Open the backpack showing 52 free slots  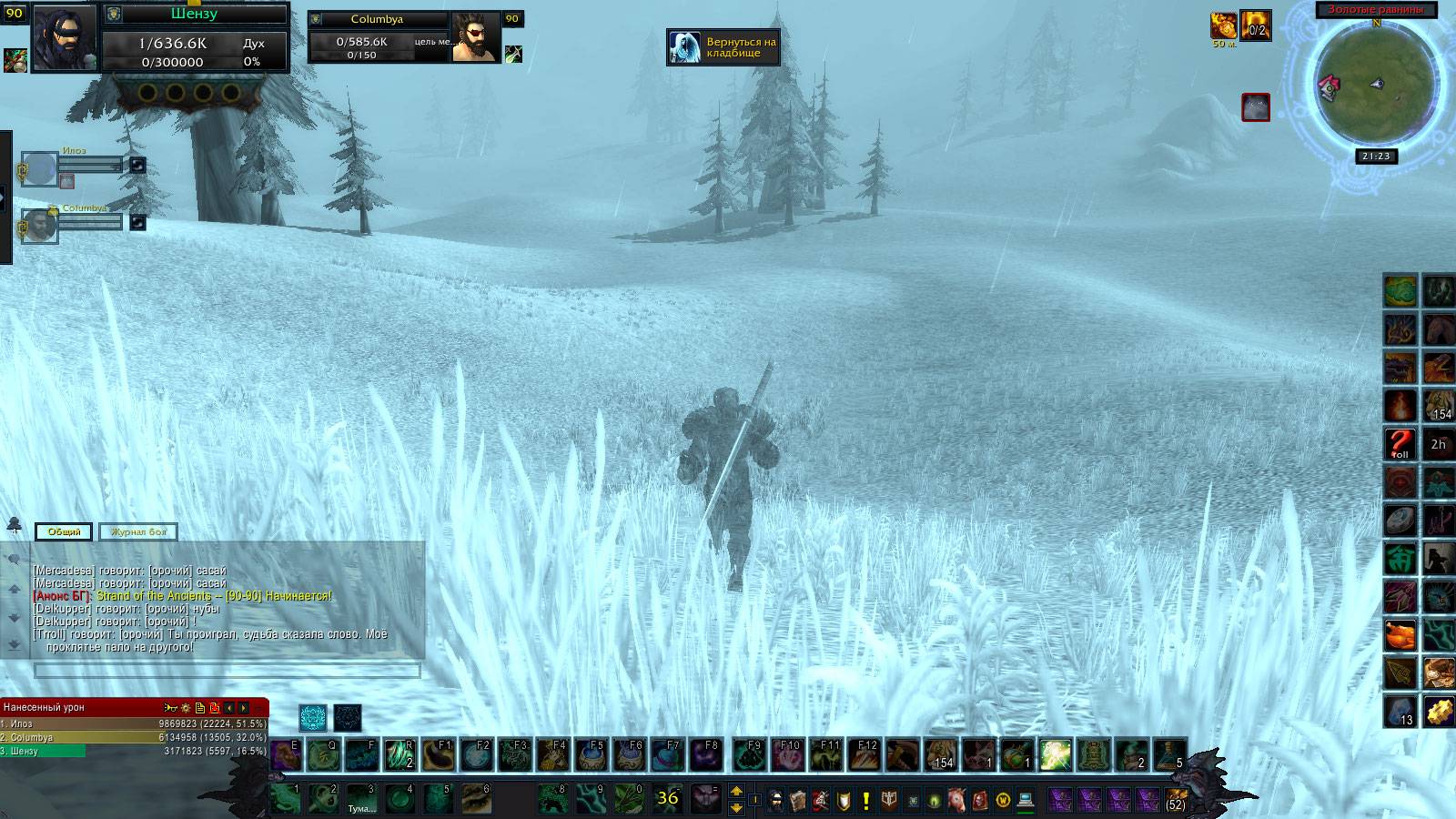1177,800
